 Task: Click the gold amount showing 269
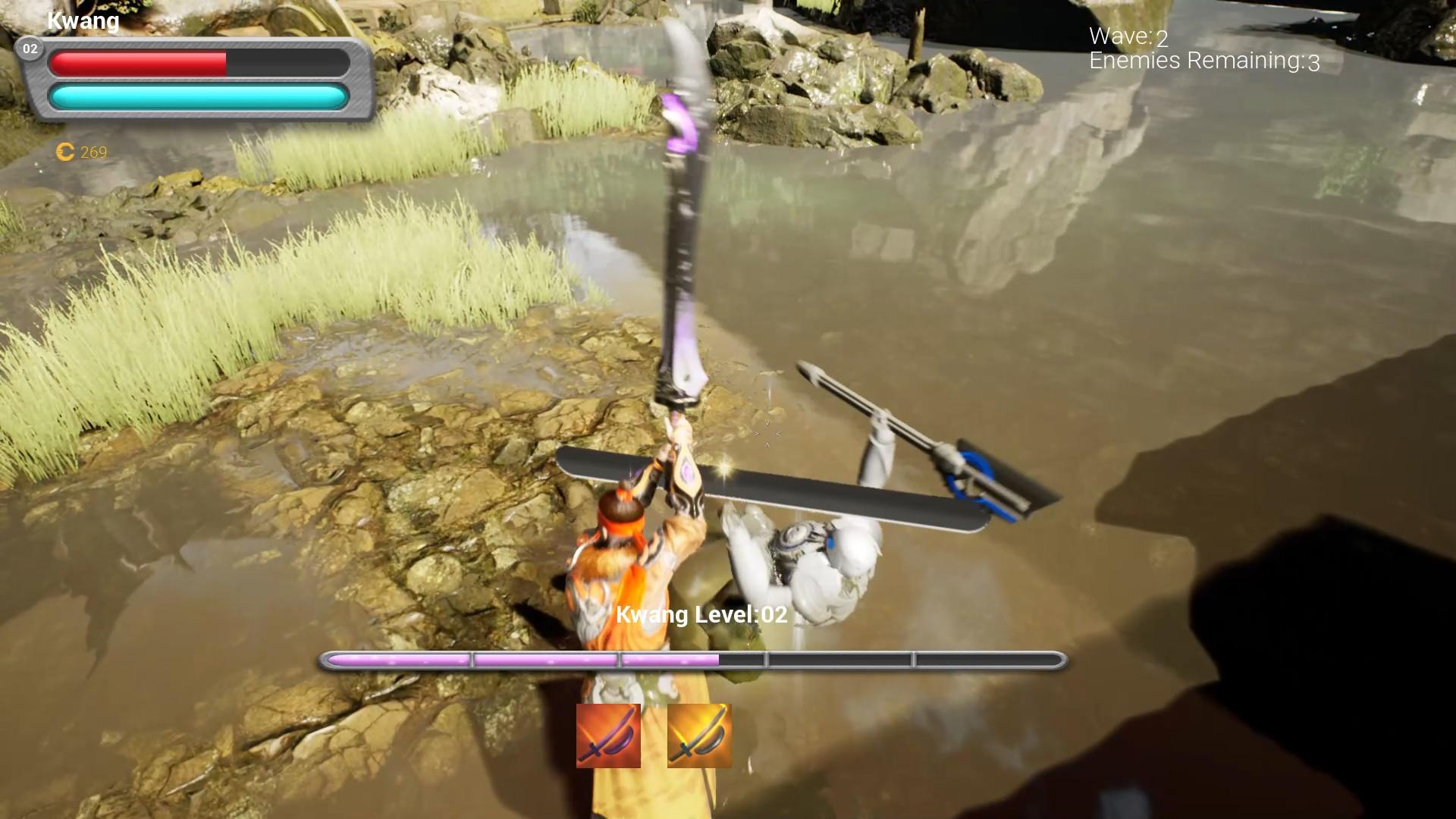click(x=92, y=152)
